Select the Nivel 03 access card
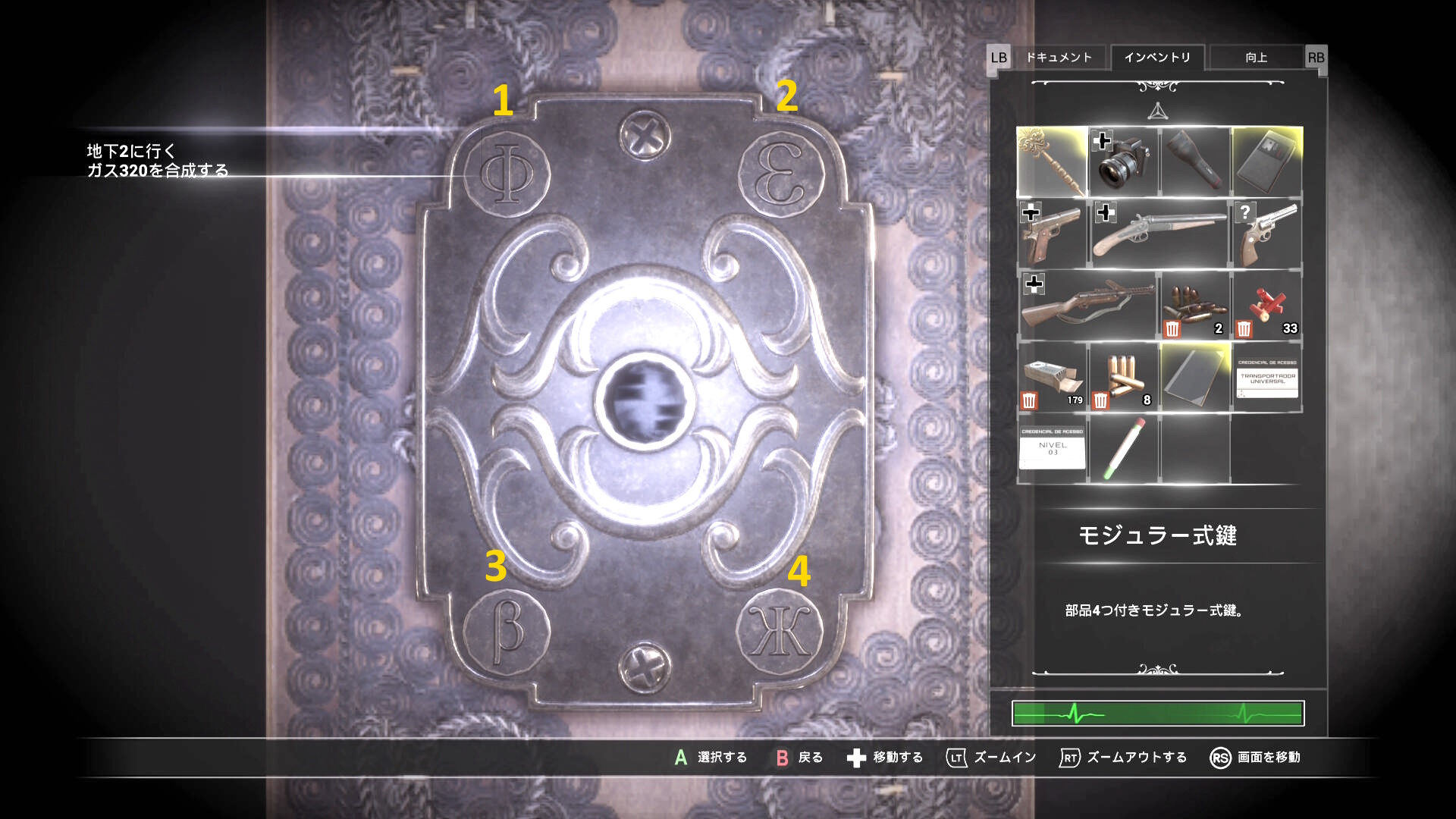 [x=1052, y=448]
